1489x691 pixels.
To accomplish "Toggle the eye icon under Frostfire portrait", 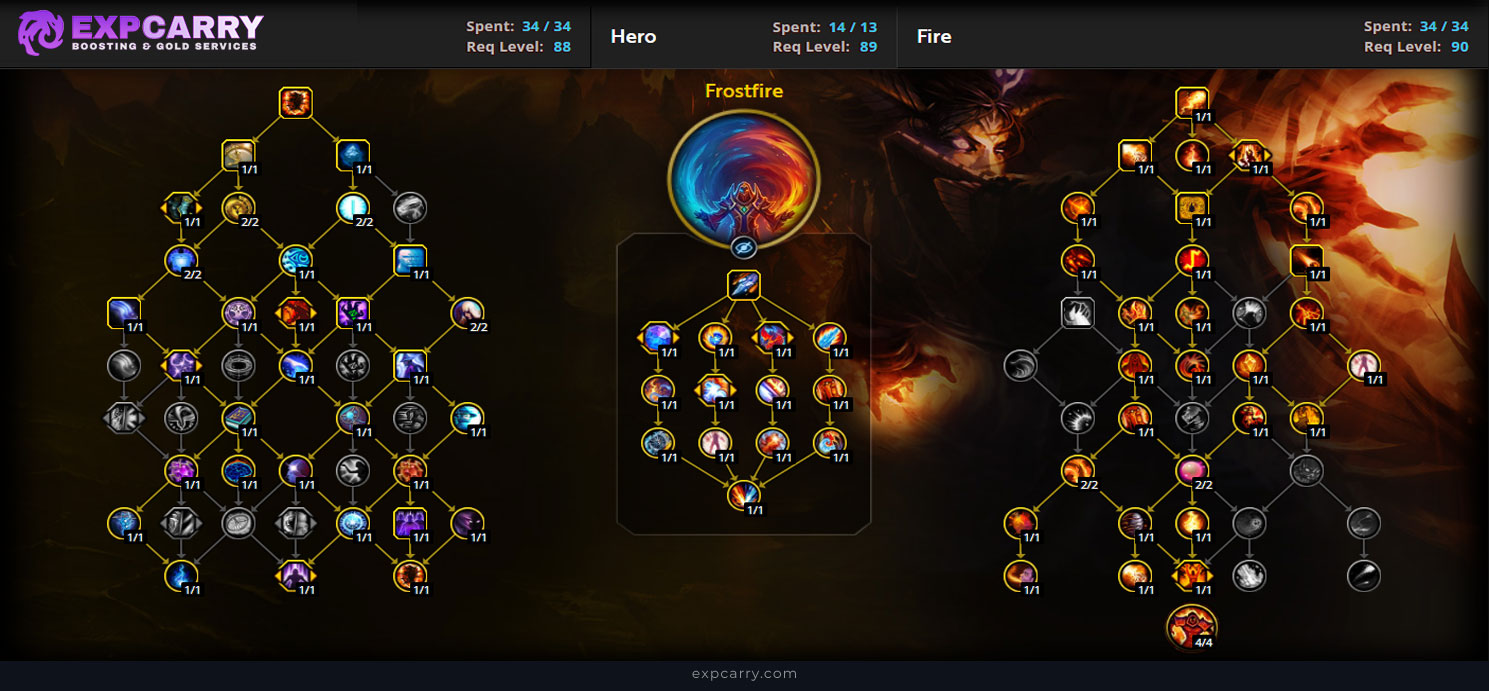I will coord(743,248).
